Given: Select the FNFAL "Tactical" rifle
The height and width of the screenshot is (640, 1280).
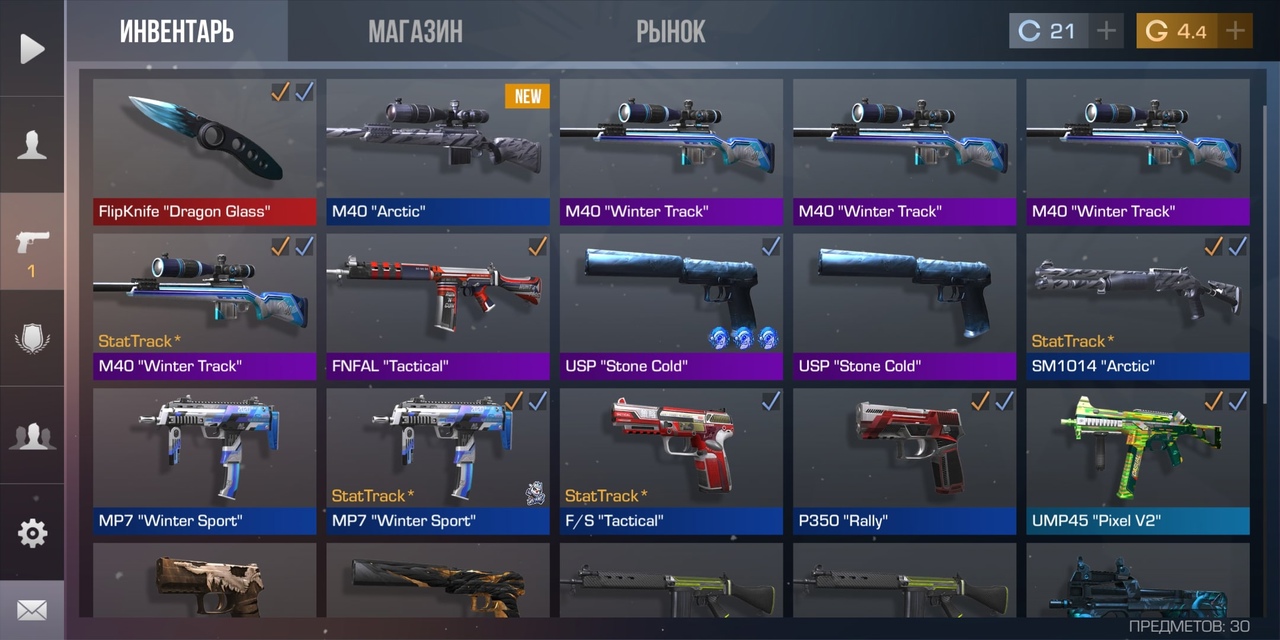Looking at the screenshot, I should click(437, 305).
